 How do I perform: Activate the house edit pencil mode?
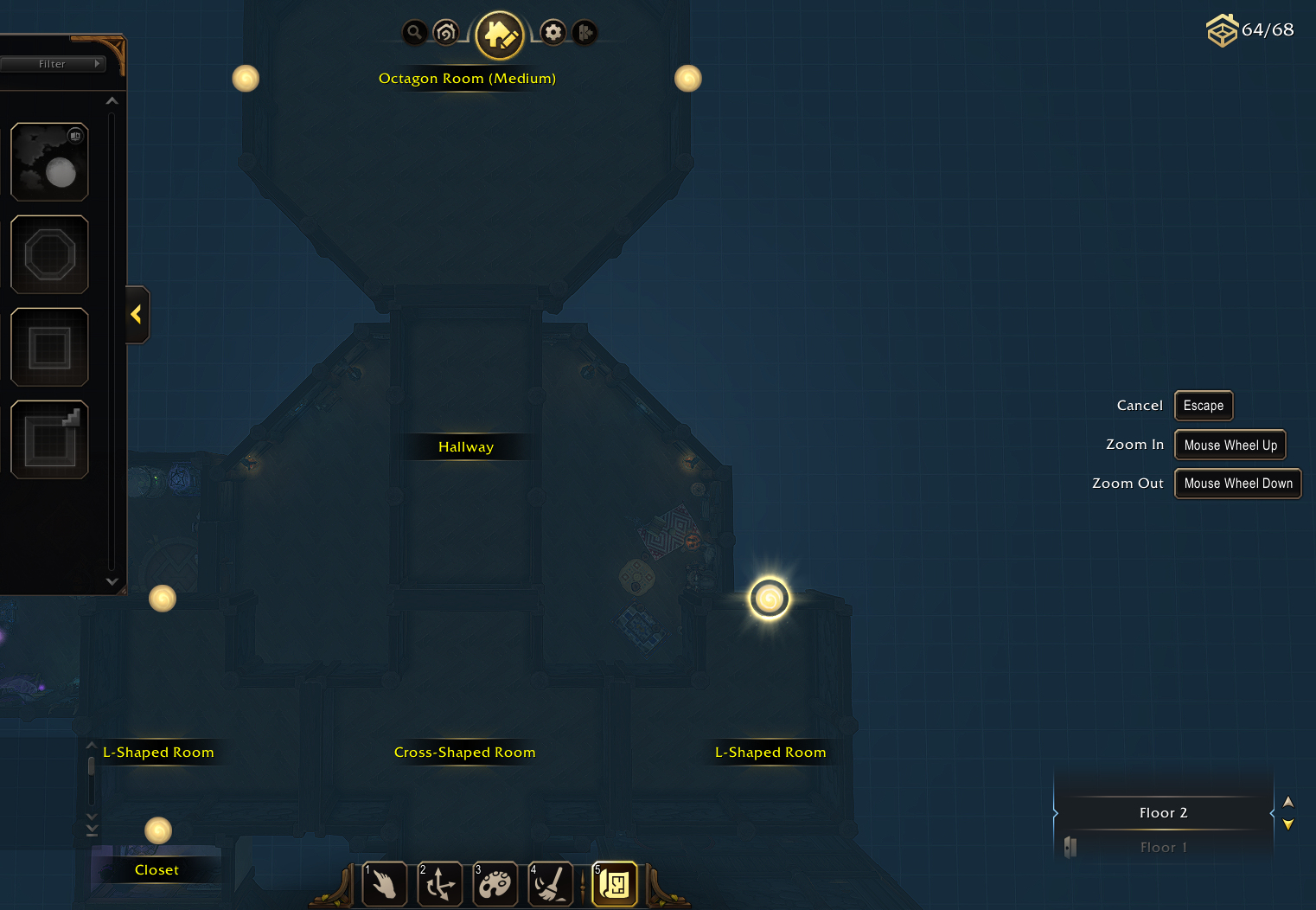pyautogui.click(x=500, y=35)
